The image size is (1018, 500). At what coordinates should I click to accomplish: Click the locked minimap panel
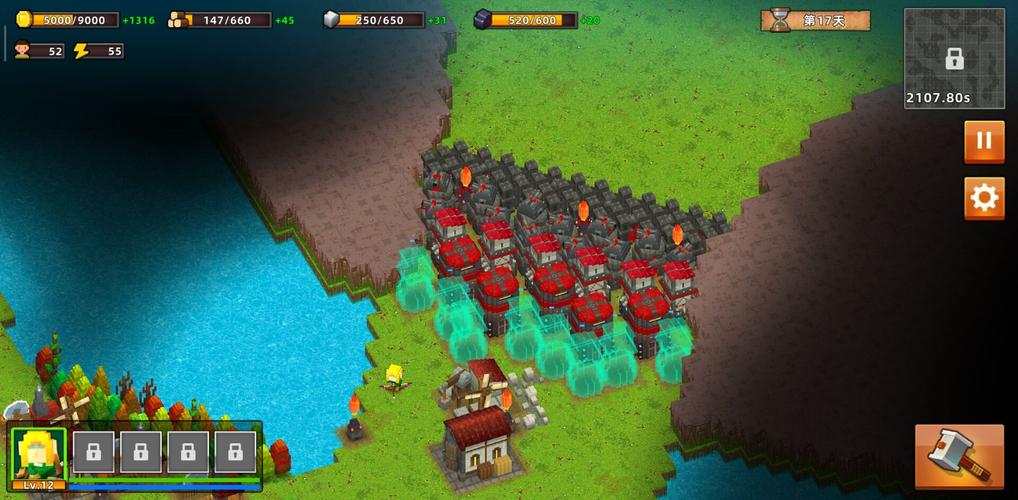pyautogui.click(x=954, y=58)
